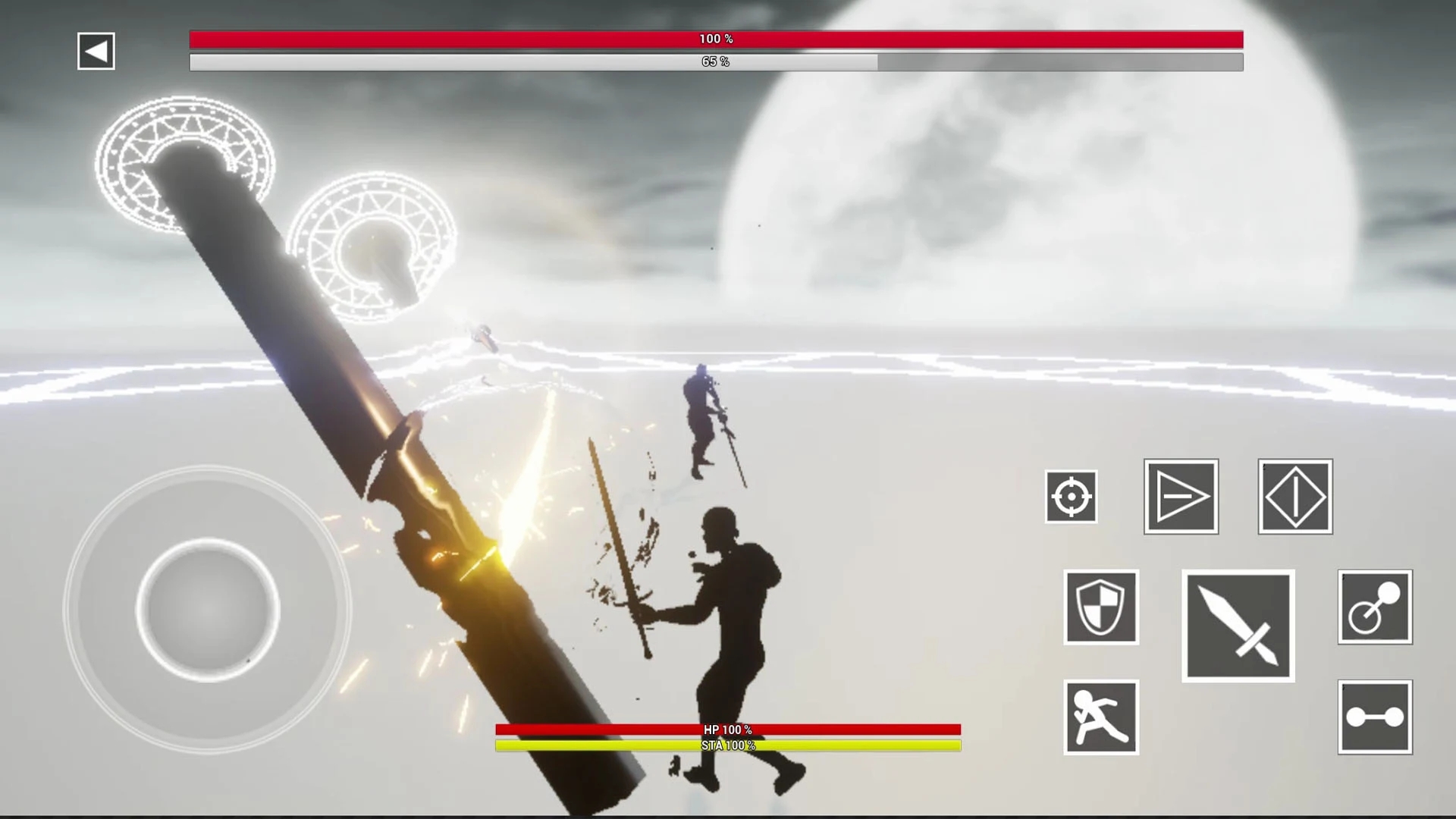The width and height of the screenshot is (1456, 819).
Task: Attack with the sword button
Action: click(x=1238, y=626)
